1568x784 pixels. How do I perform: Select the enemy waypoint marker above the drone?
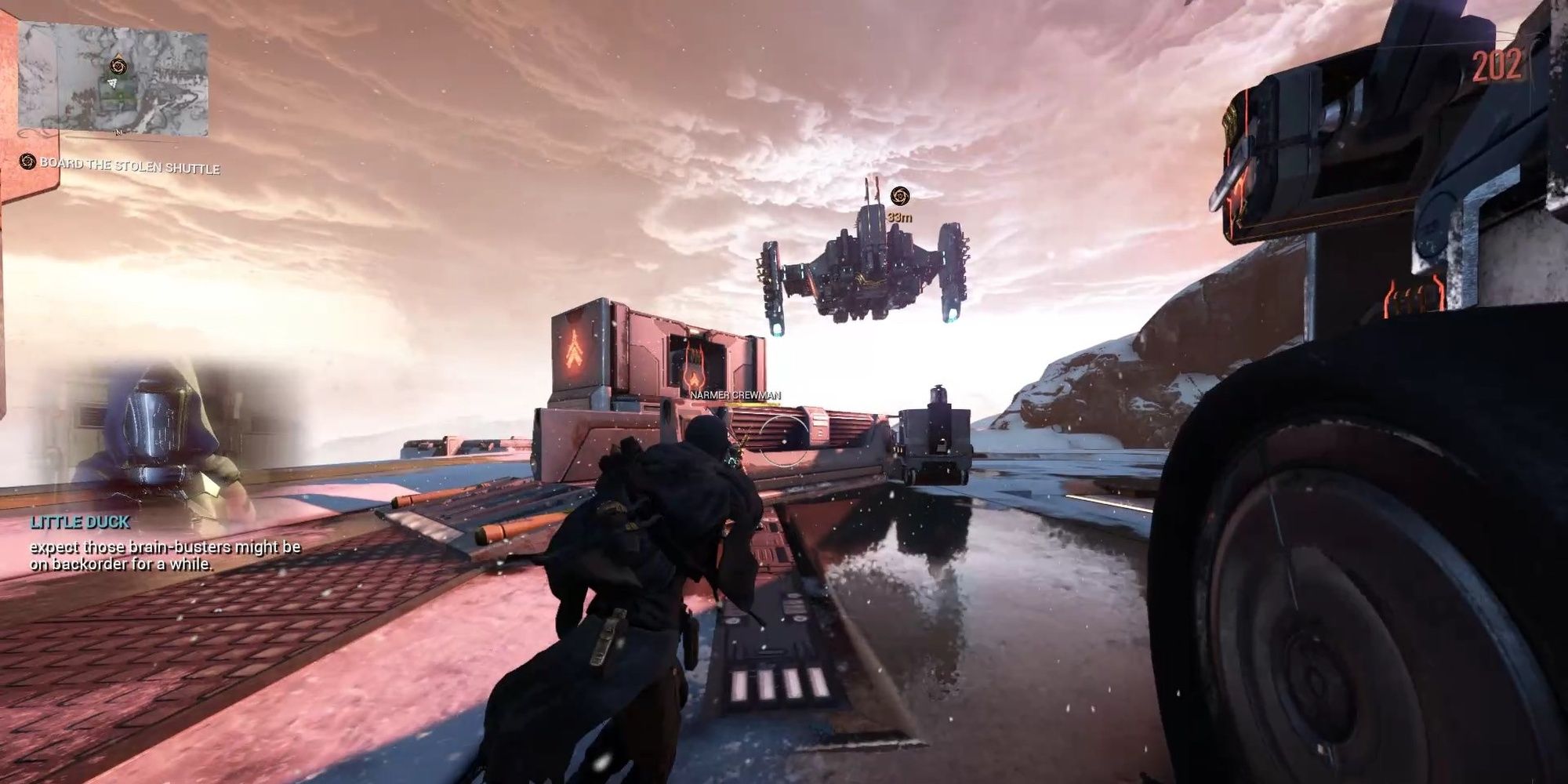900,195
